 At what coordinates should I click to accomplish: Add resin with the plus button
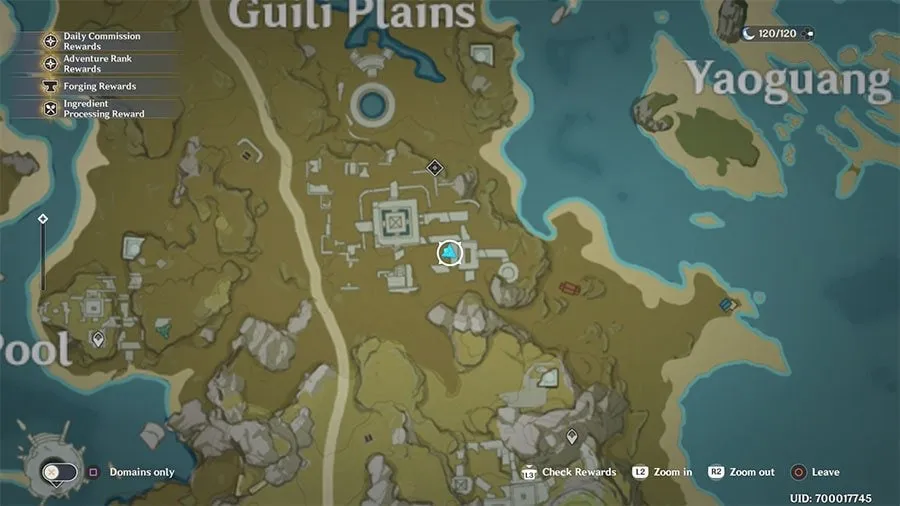pyautogui.click(x=808, y=34)
